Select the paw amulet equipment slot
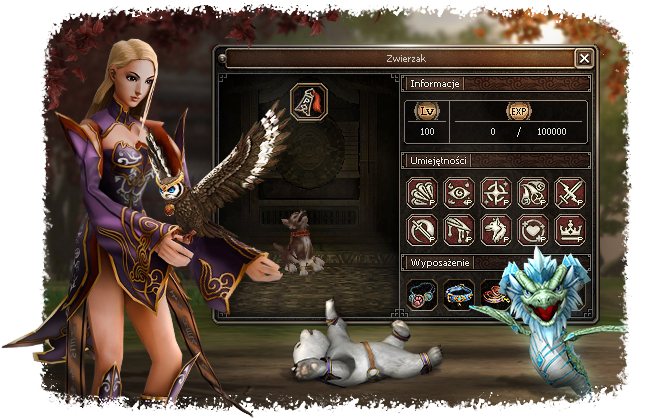 click(x=422, y=292)
